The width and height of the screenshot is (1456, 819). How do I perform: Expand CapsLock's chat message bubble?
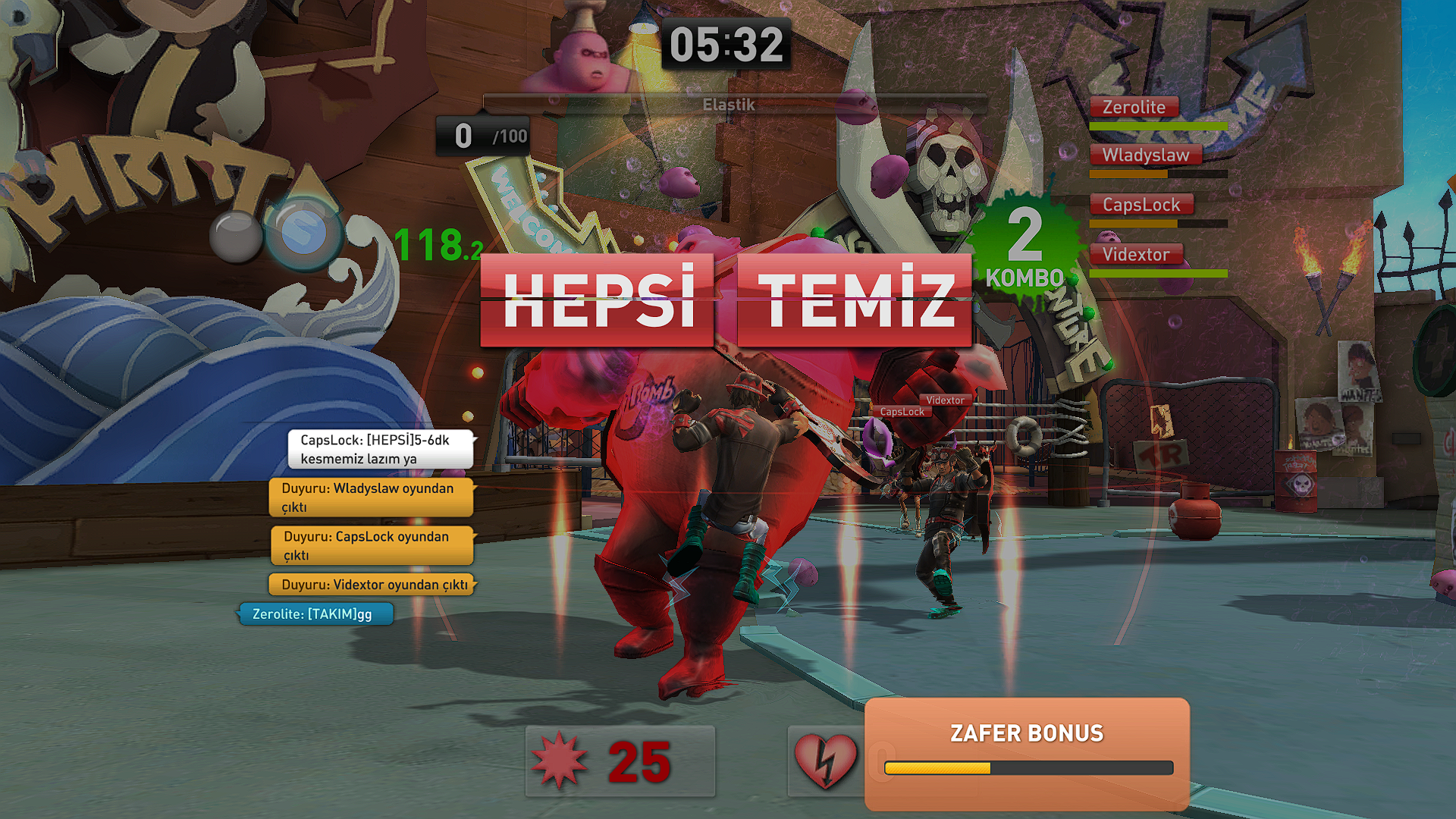point(381,449)
